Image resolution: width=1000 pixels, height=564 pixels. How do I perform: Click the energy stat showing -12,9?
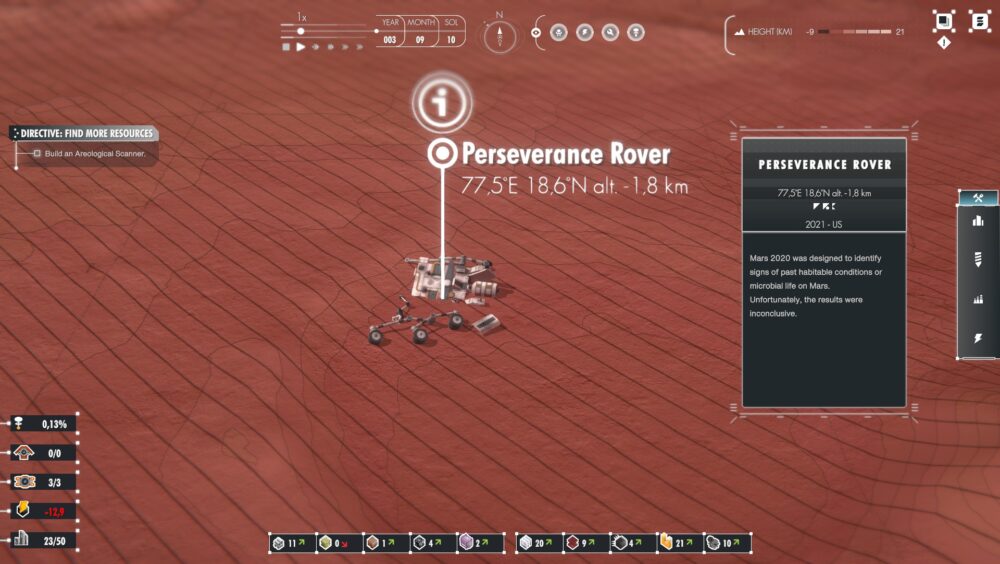[x=42, y=511]
